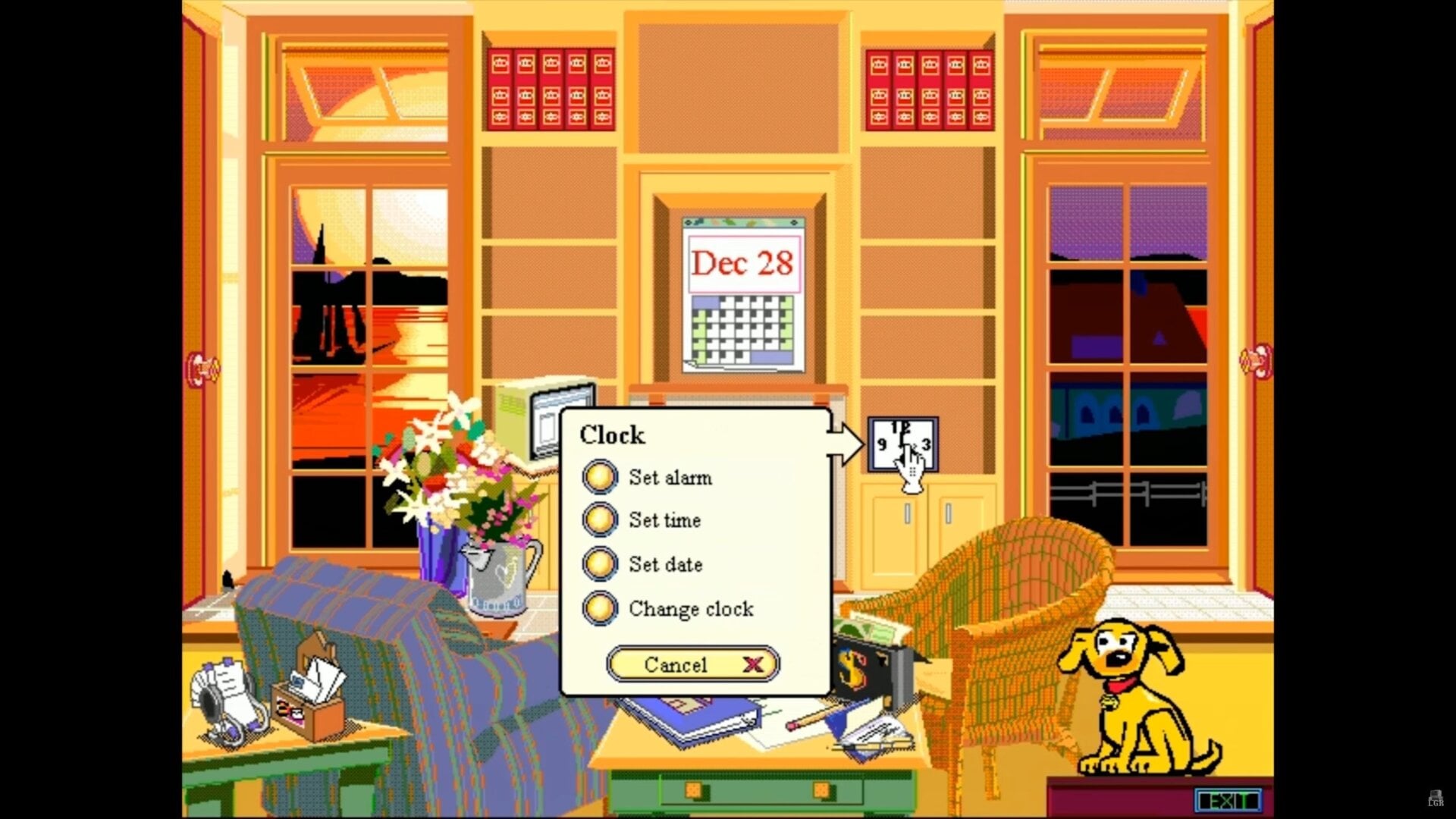
Task: Click the wall clock next to the dialog
Action: [x=902, y=444]
